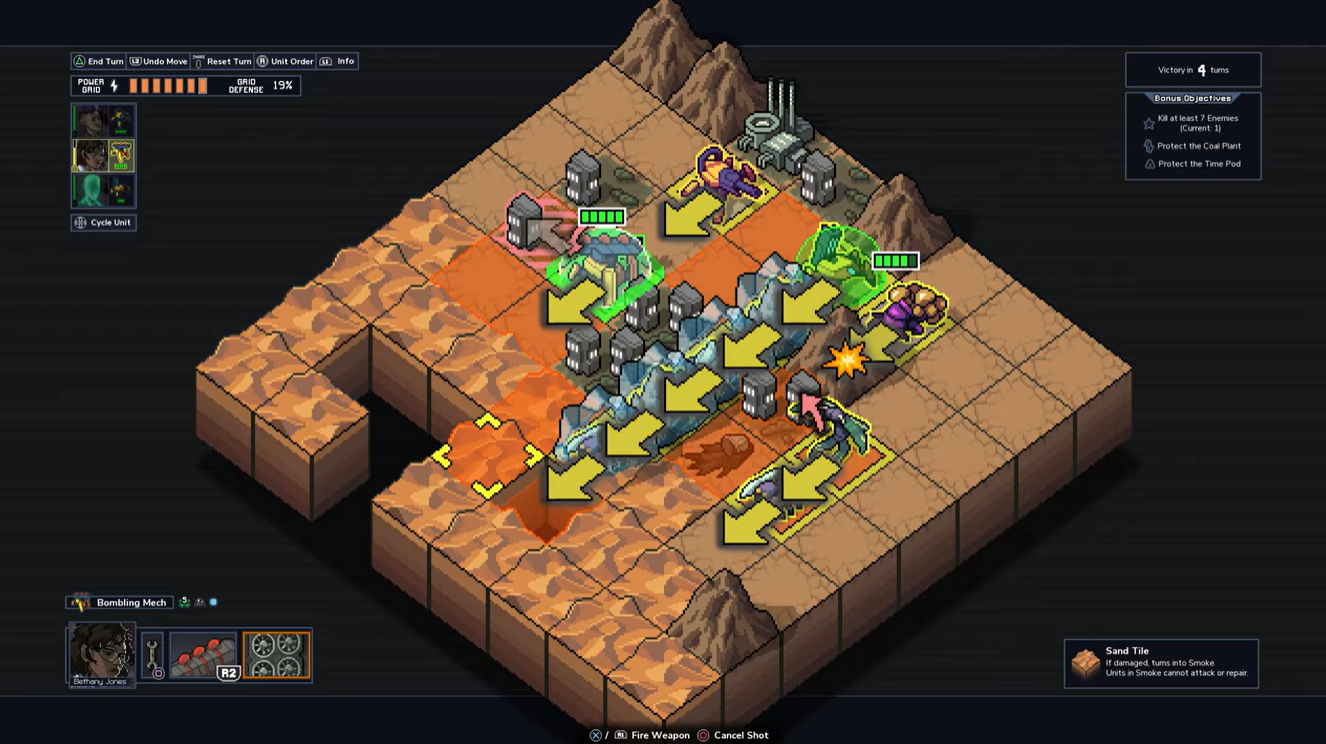
Task: Target the sand tile marked with yellow brackets
Action: tap(487, 456)
